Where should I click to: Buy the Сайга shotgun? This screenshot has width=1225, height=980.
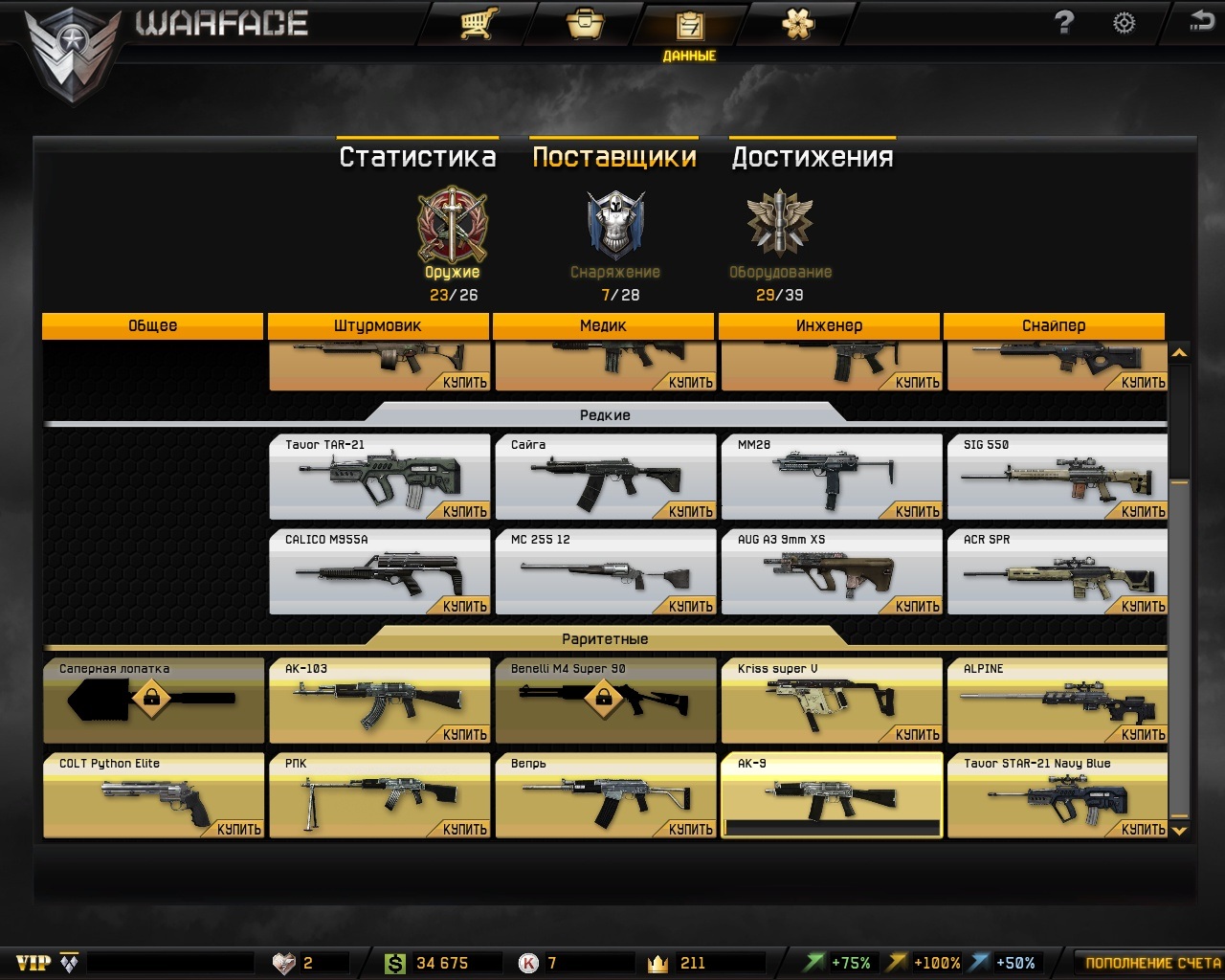click(x=690, y=511)
